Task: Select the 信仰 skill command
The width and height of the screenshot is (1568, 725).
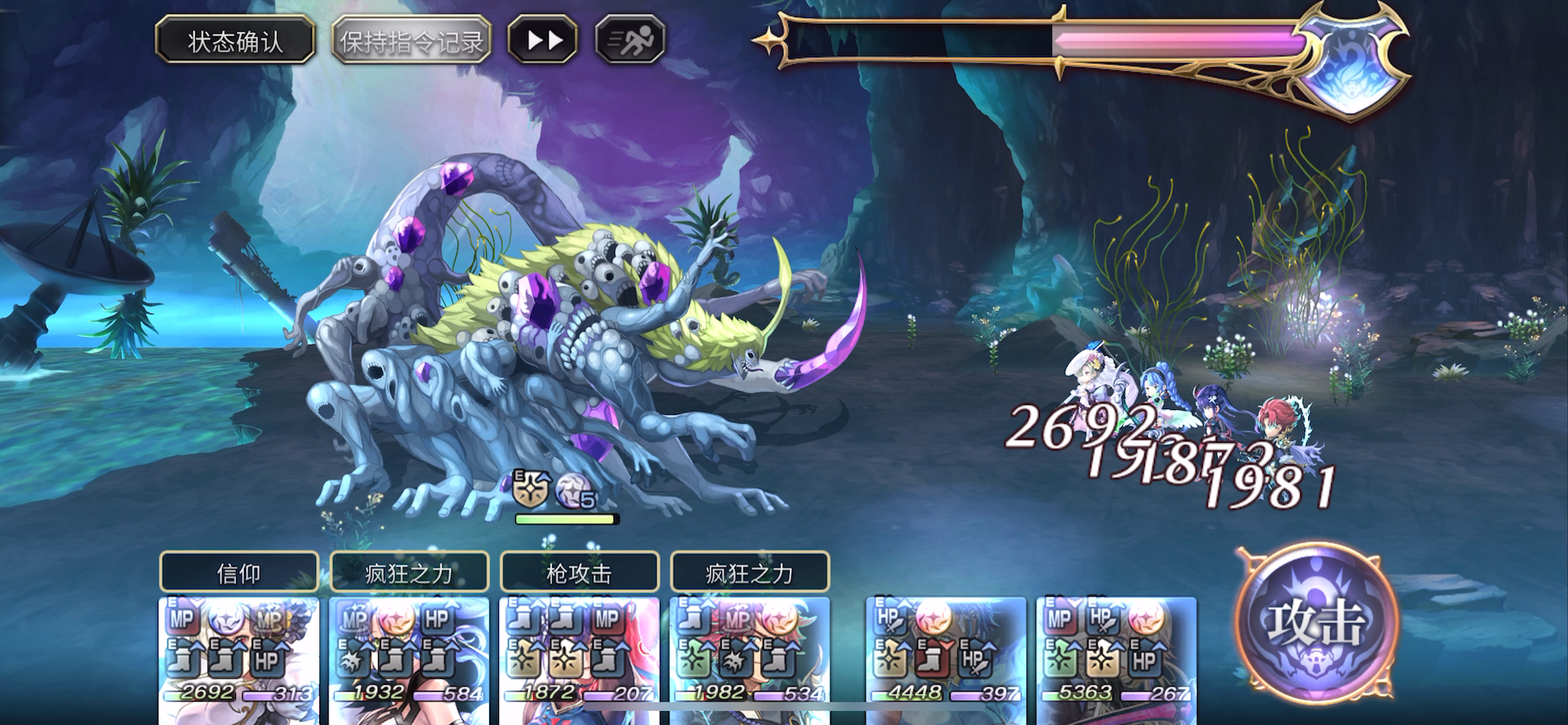Action: point(241,572)
